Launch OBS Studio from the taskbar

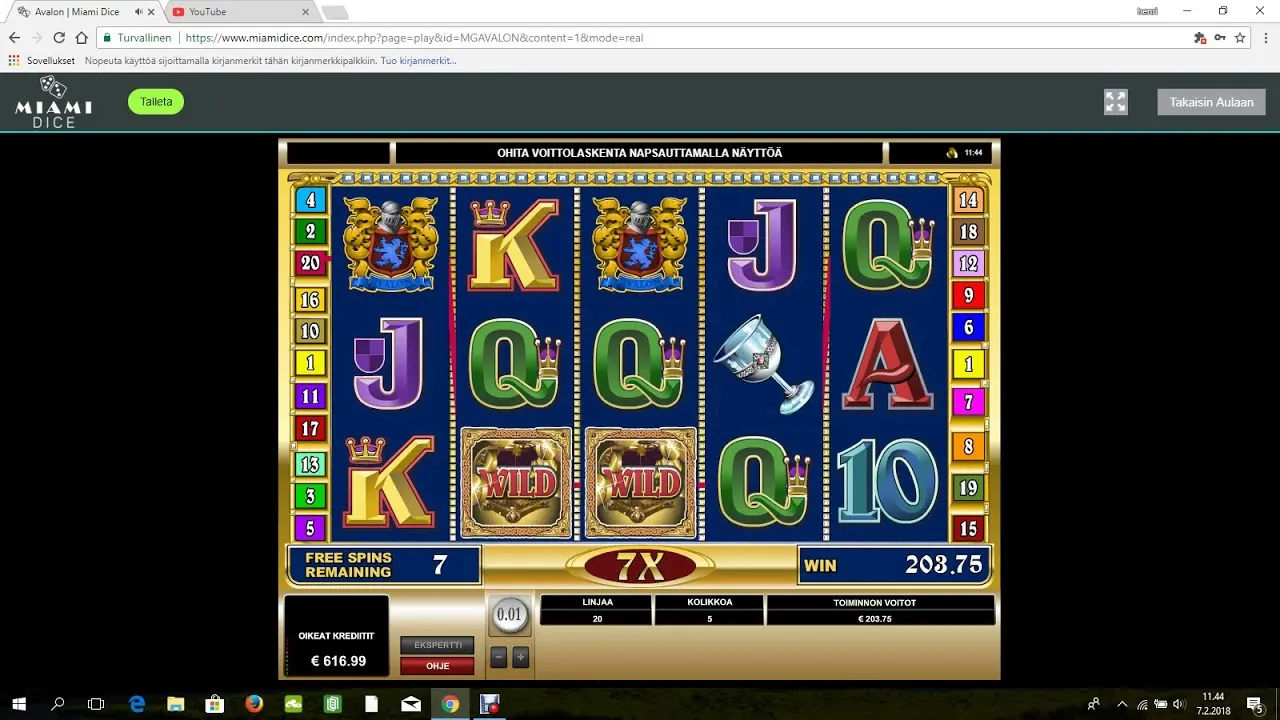tap(489, 704)
